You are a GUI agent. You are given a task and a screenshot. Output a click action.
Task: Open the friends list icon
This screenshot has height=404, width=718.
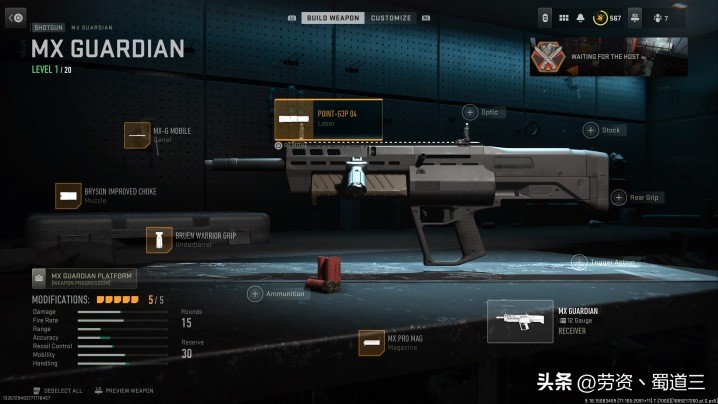[659, 18]
